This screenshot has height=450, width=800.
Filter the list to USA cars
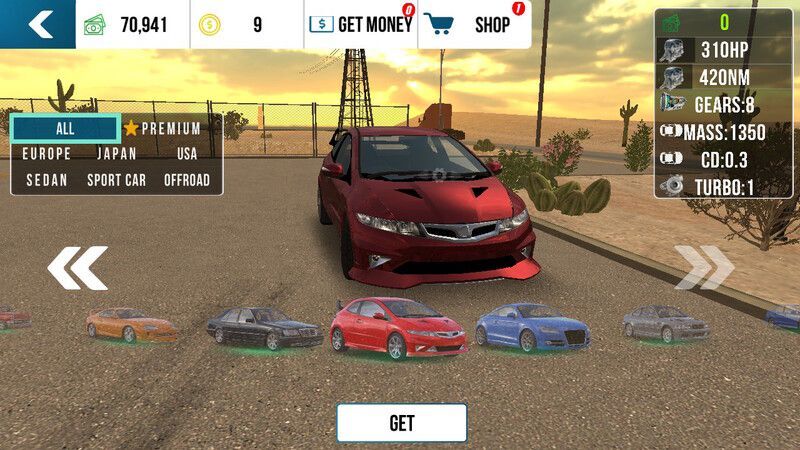click(187, 154)
